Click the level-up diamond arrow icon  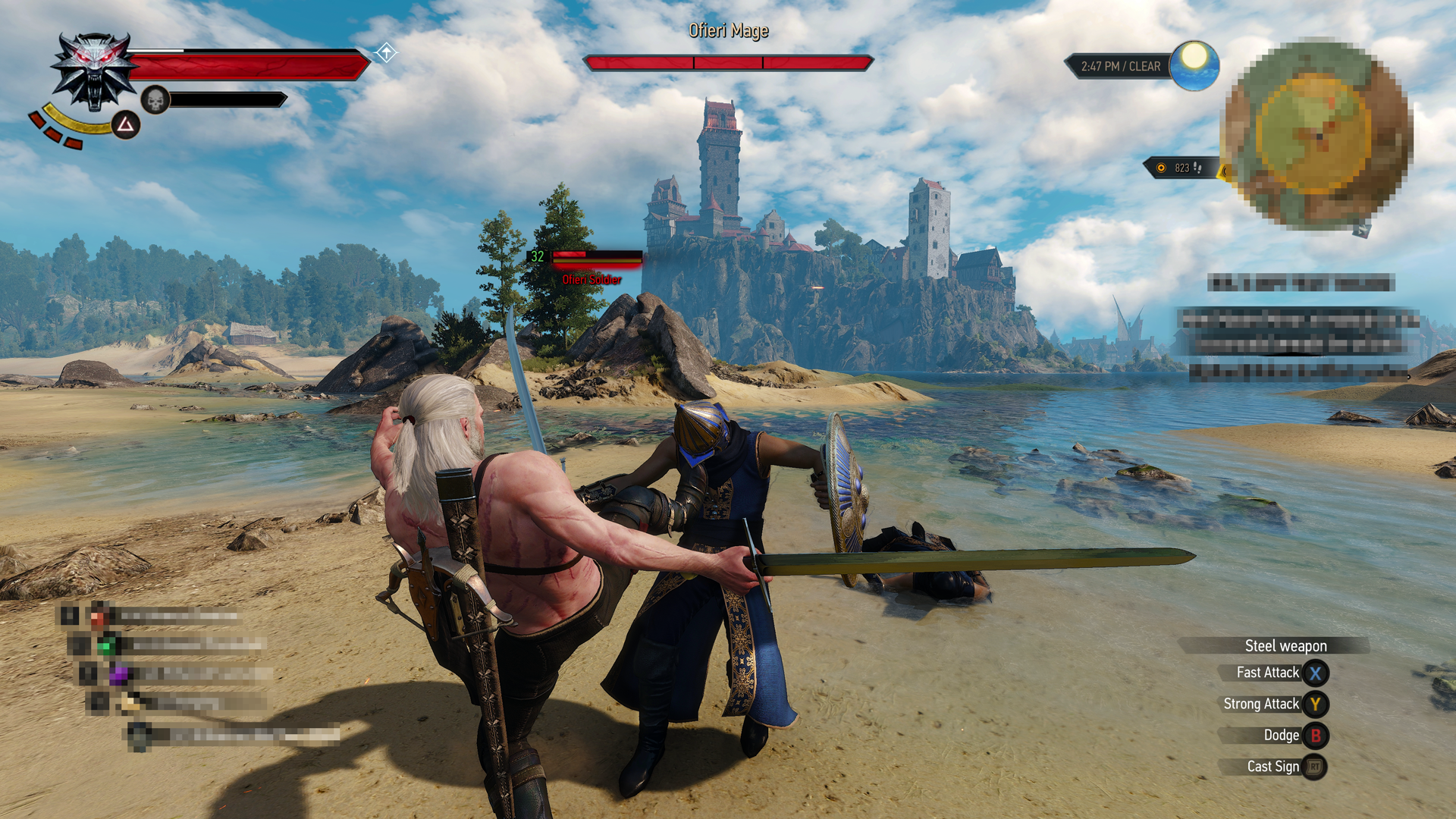pos(385,53)
